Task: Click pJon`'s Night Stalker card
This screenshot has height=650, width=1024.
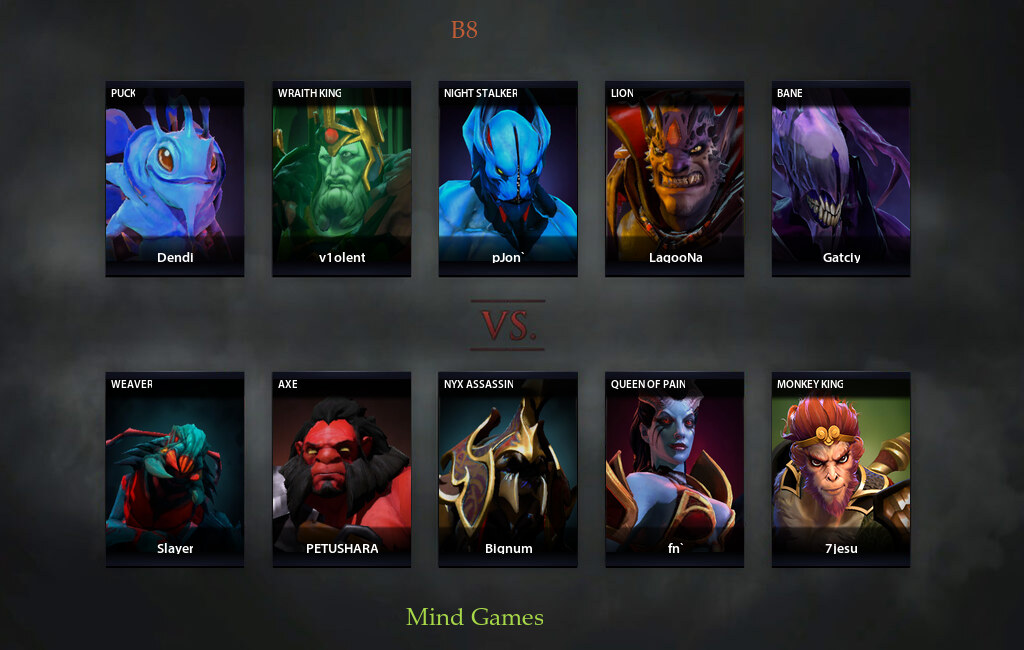Action: (x=508, y=179)
